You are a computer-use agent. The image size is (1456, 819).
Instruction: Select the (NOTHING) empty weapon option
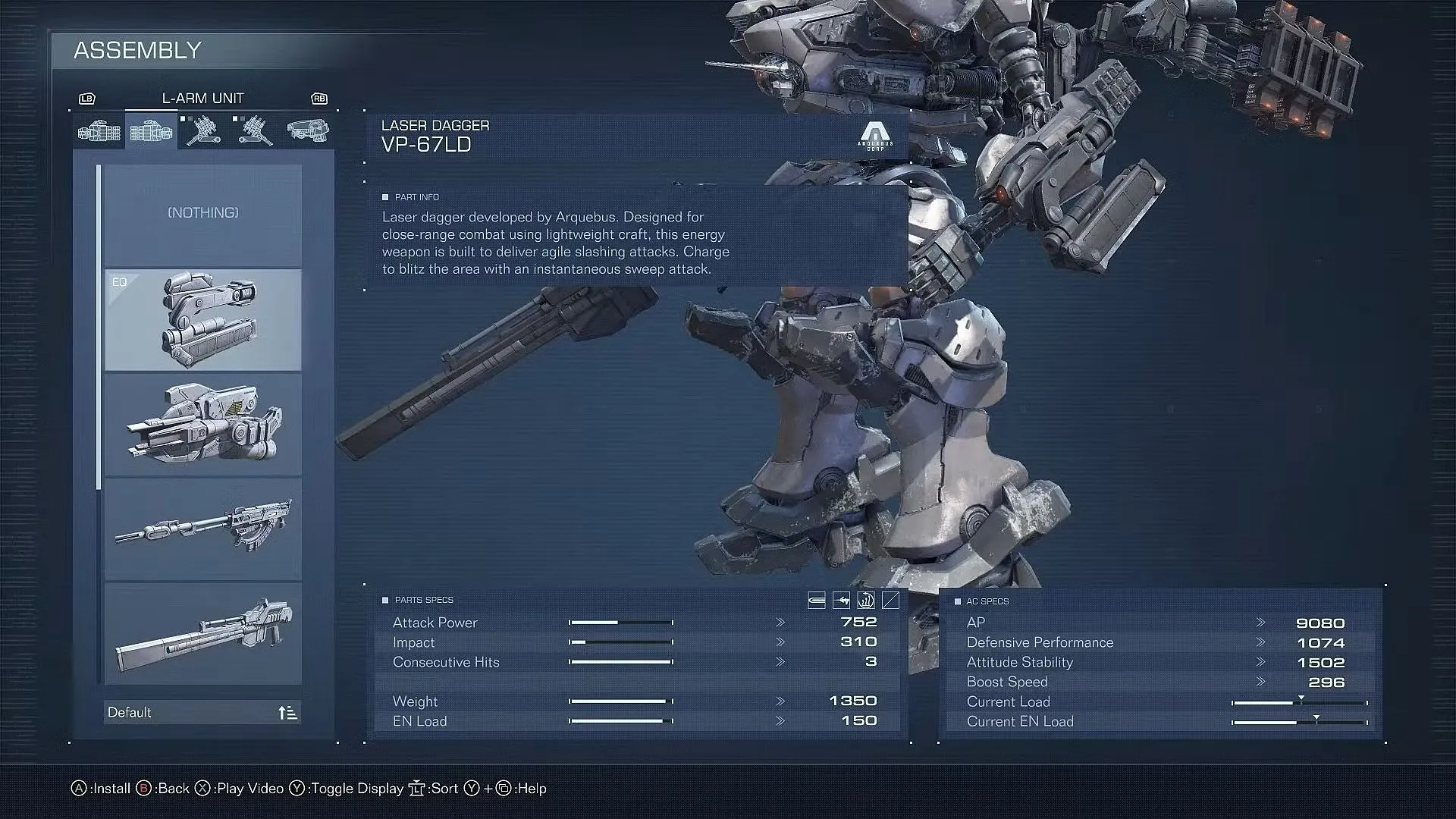click(202, 214)
